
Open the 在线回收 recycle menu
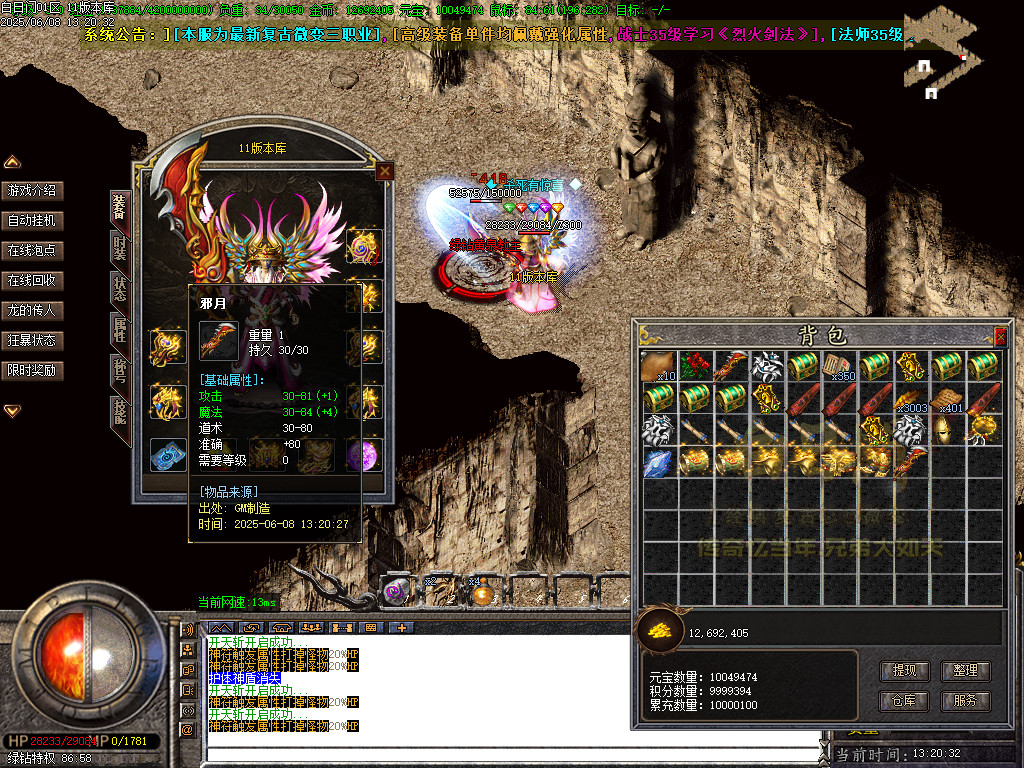(32, 280)
